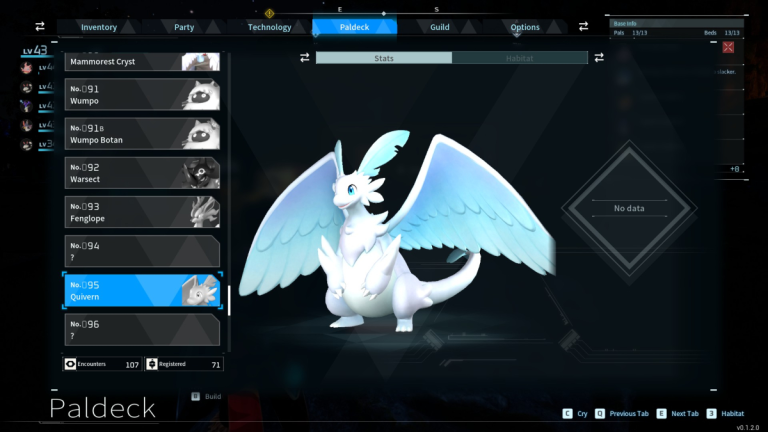Show the Stats panel
The image size is (768, 432).
tap(384, 58)
